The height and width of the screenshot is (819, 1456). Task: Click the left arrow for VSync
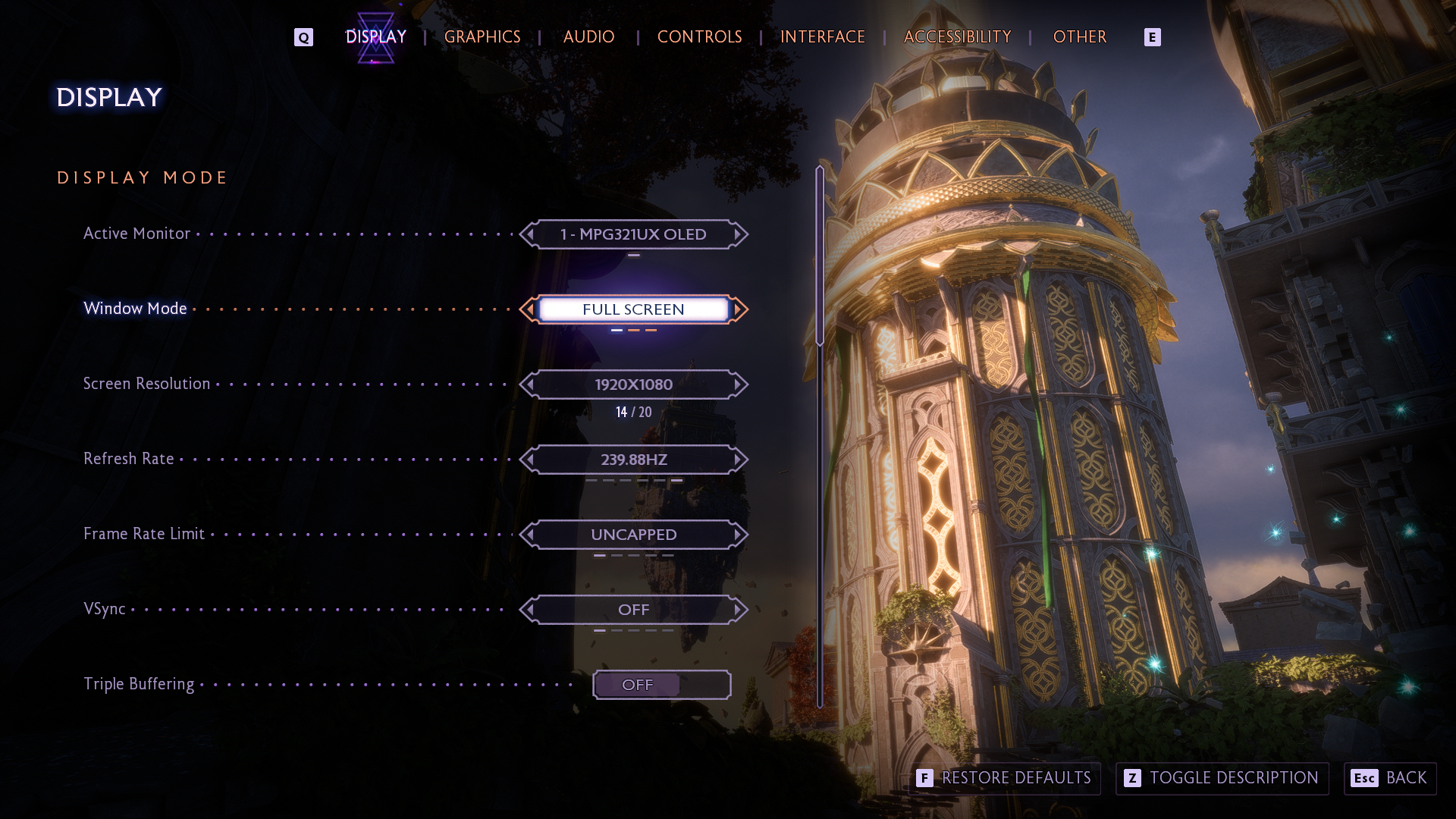(x=529, y=610)
